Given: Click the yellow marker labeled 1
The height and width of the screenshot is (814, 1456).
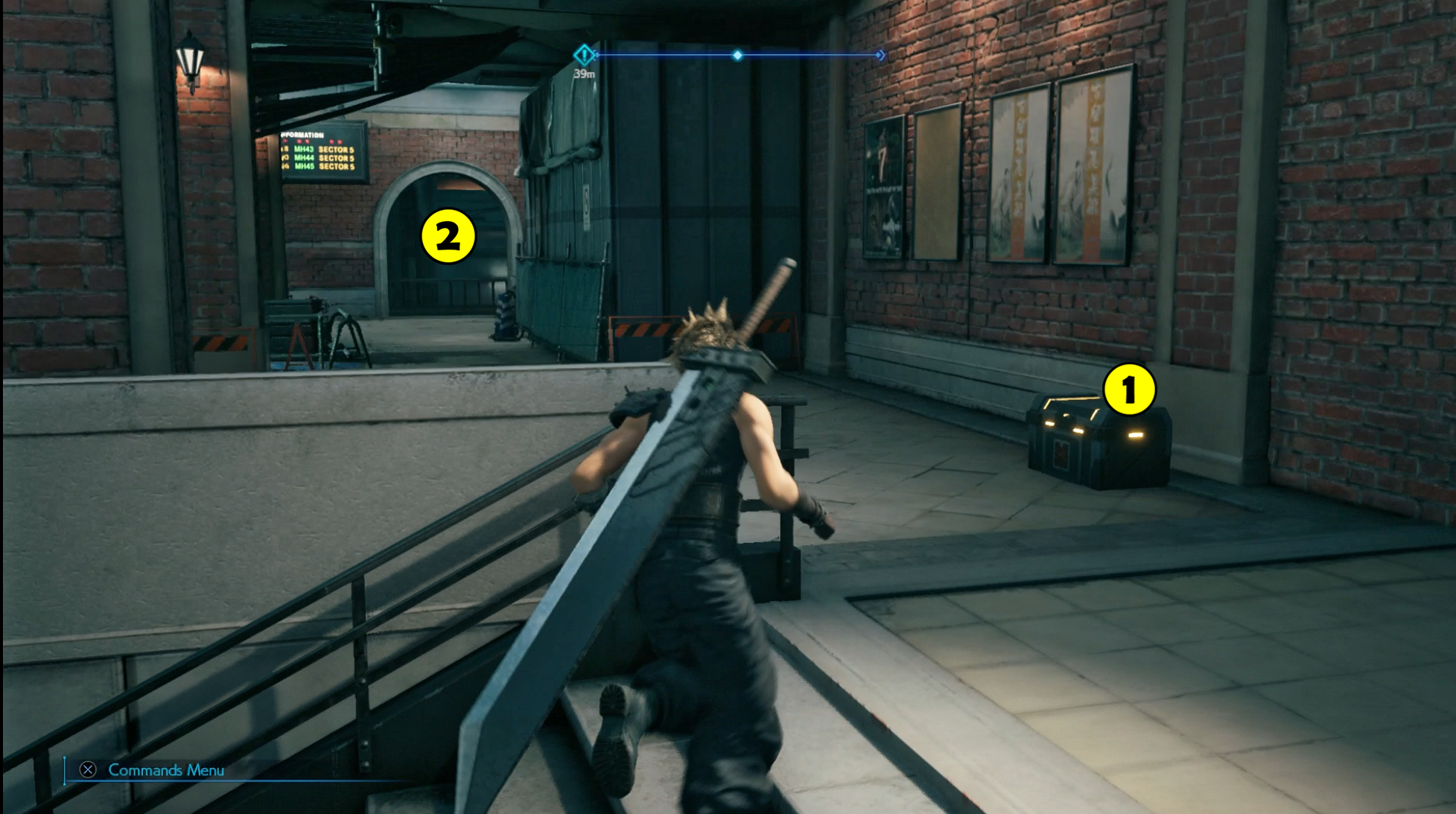Looking at the screenshot, I should (1129, 390).
